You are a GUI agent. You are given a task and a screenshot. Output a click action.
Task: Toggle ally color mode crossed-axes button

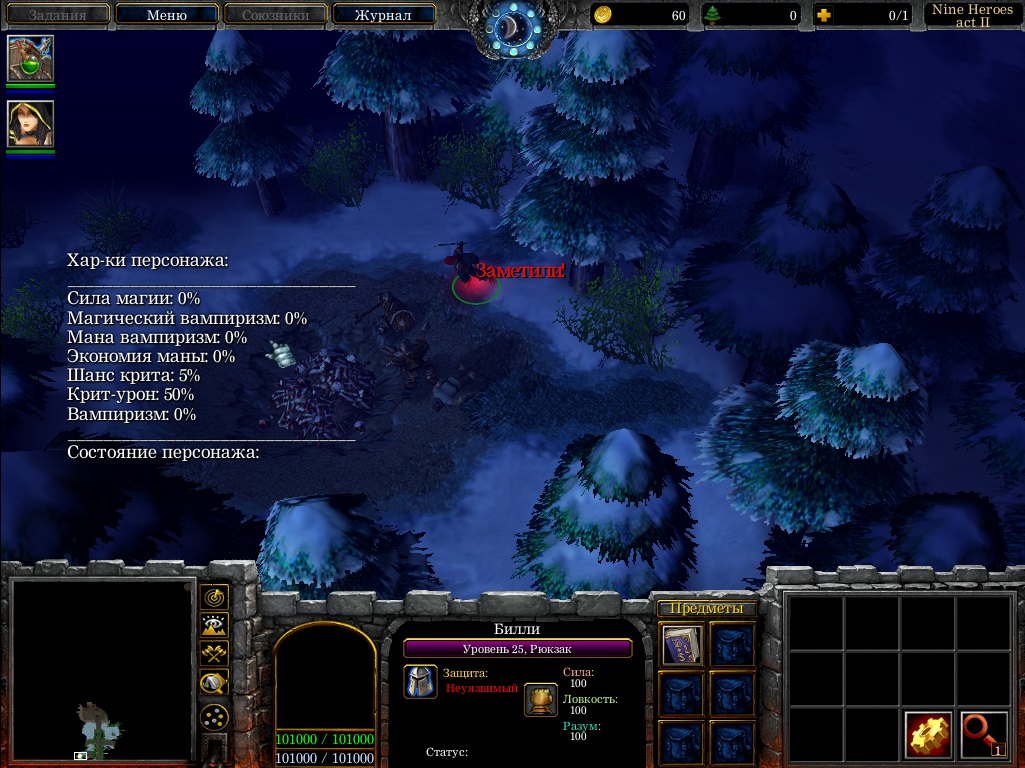[214, 654]
